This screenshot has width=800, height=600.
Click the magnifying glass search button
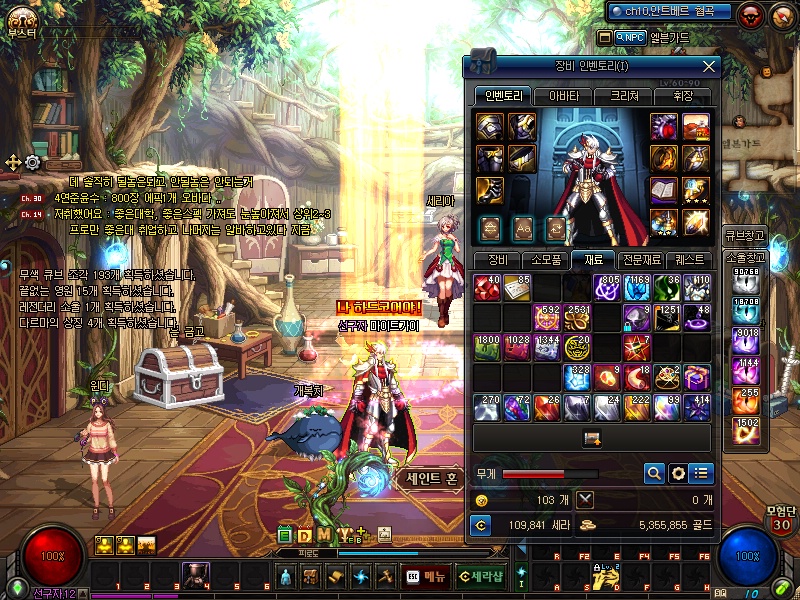[654, 473]
